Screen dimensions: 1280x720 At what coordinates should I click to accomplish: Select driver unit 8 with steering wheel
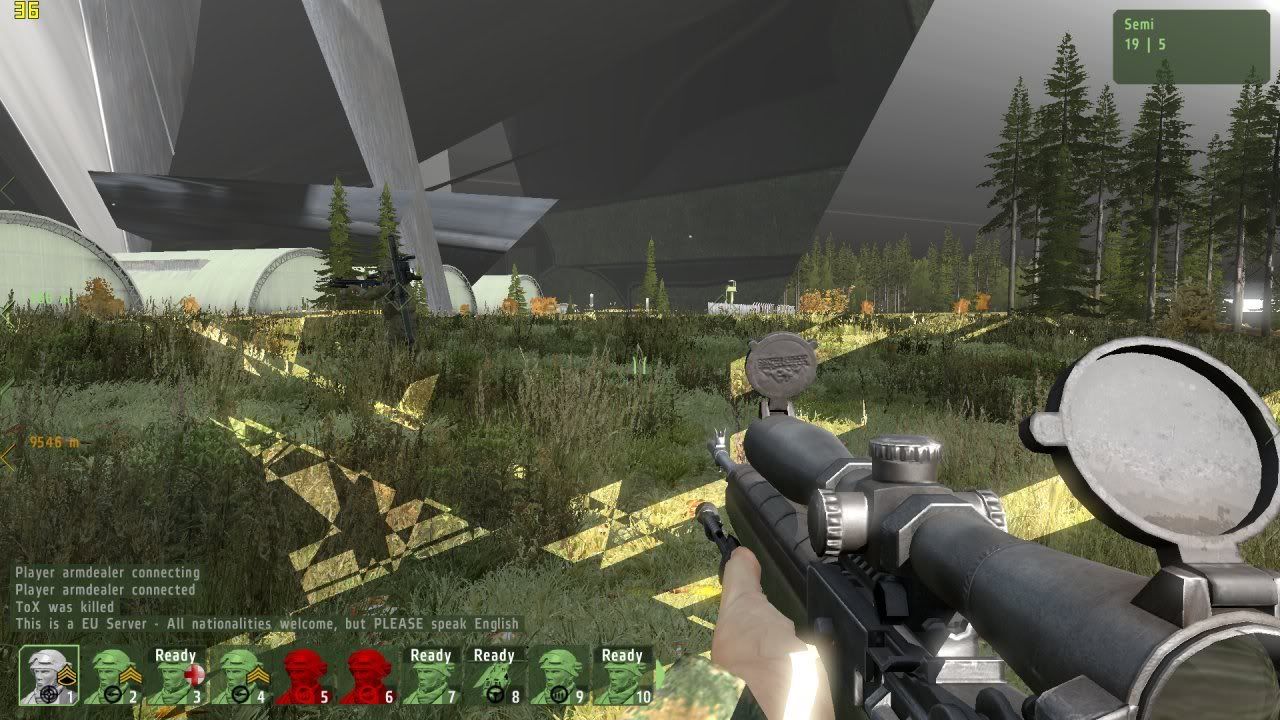[494, 677]
